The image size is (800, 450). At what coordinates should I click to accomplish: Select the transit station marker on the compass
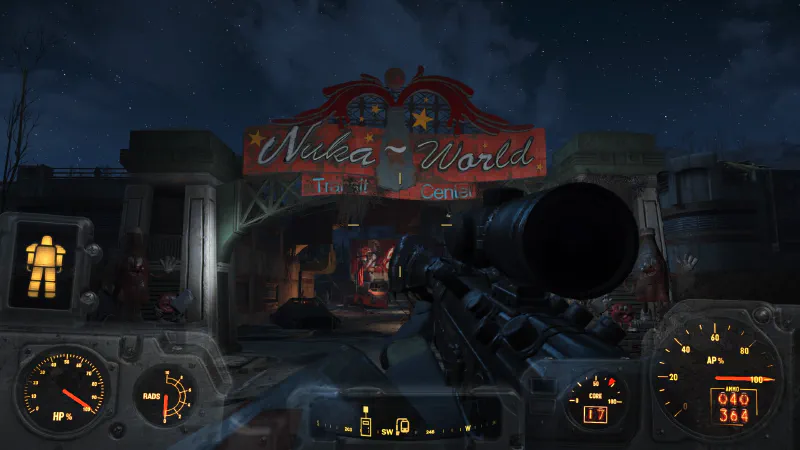[403, 426]
